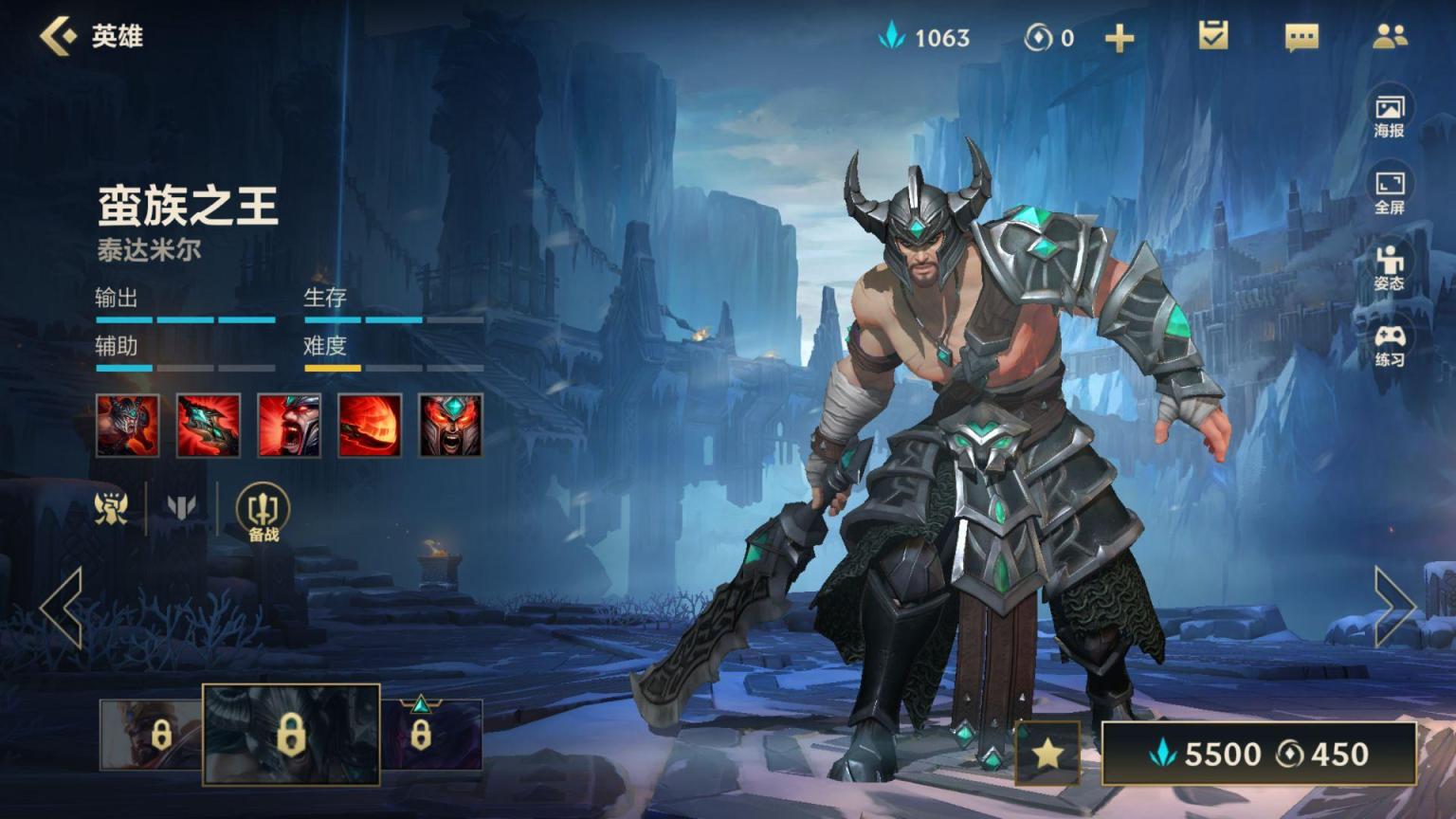Buy the champion for 5500 or 450
The image size is (1456, 819).
click(x=1259, y=754)
